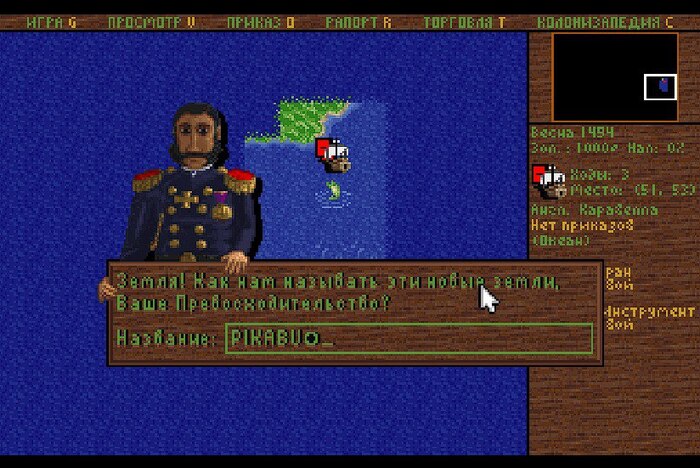Open the ПРИКАЗ (Orders) menu

[x=260, y=22]
